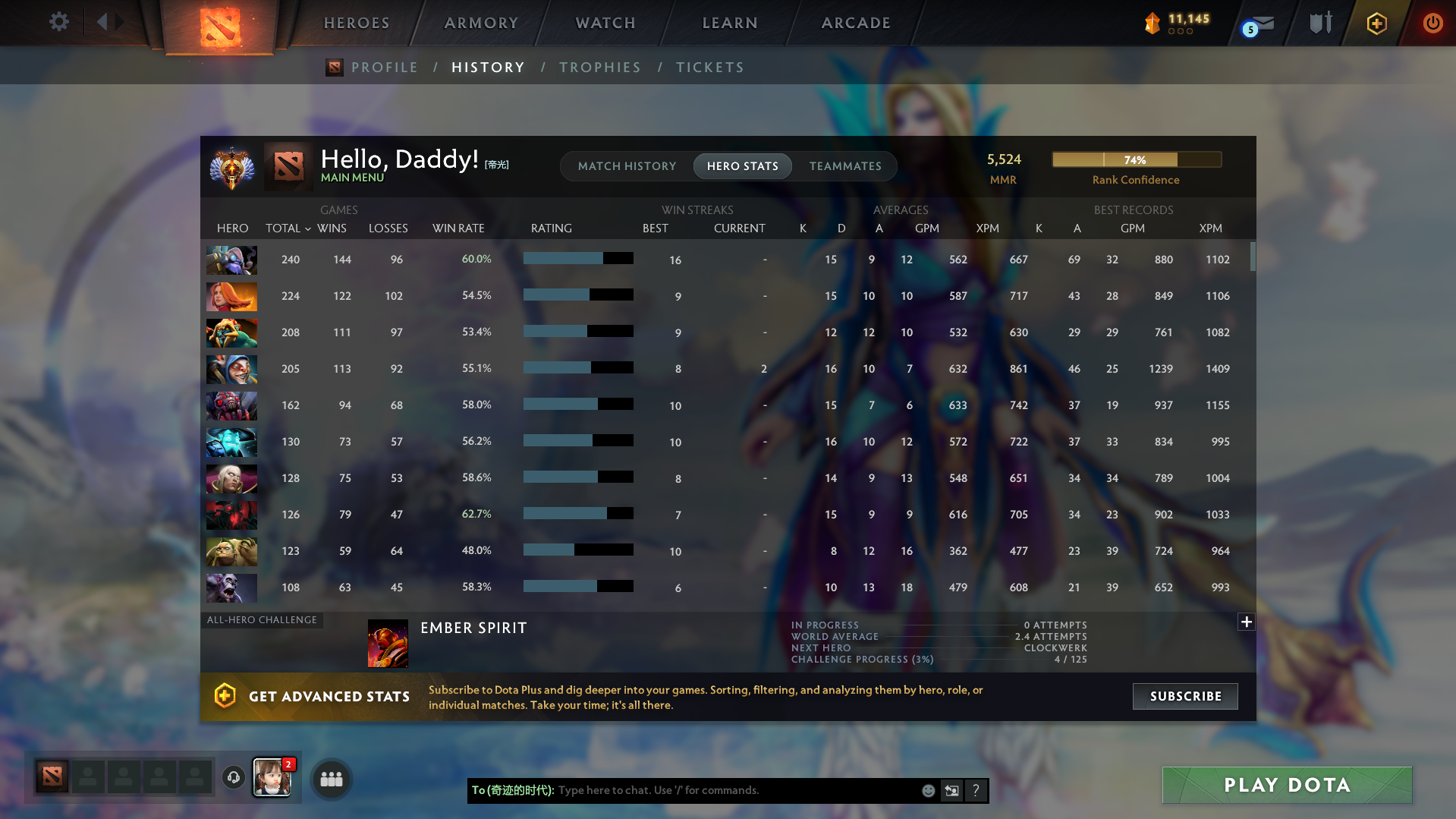This screenshot has height=819, width=1456.
Task: Open the settings gear icon
Action: point(58,21)
